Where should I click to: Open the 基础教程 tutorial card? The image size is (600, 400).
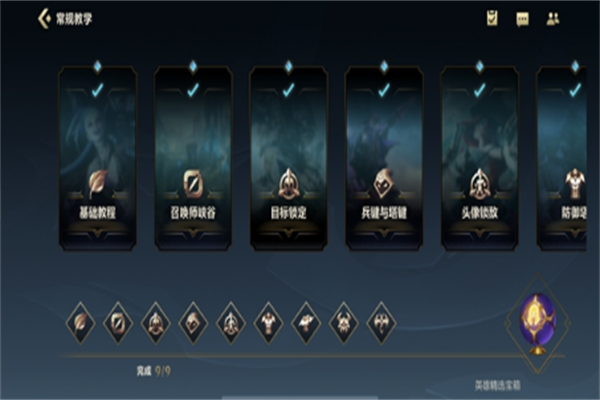(97, 158)
